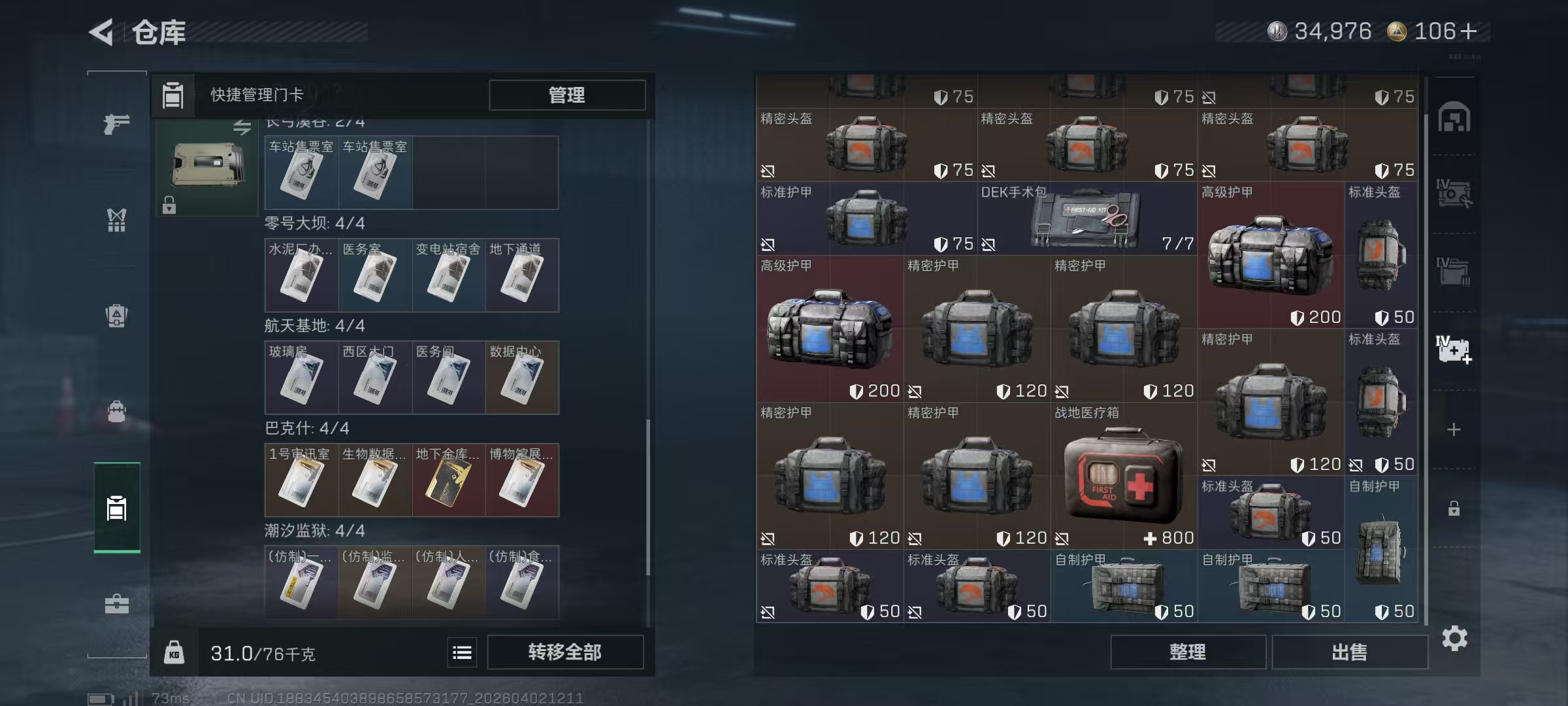Select the 数据中心 keycard
This screenshot has width=1568, height=706.
point(521,378)
